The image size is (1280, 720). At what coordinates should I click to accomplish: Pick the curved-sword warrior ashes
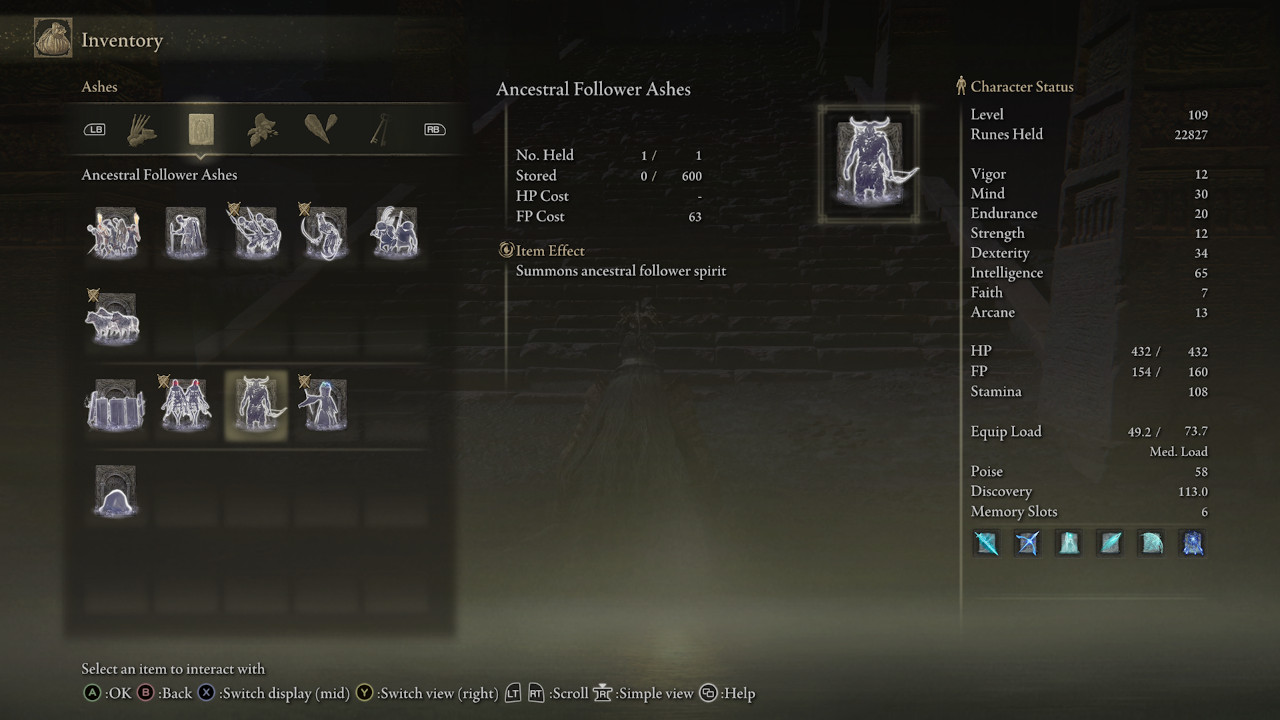point(324,233)
